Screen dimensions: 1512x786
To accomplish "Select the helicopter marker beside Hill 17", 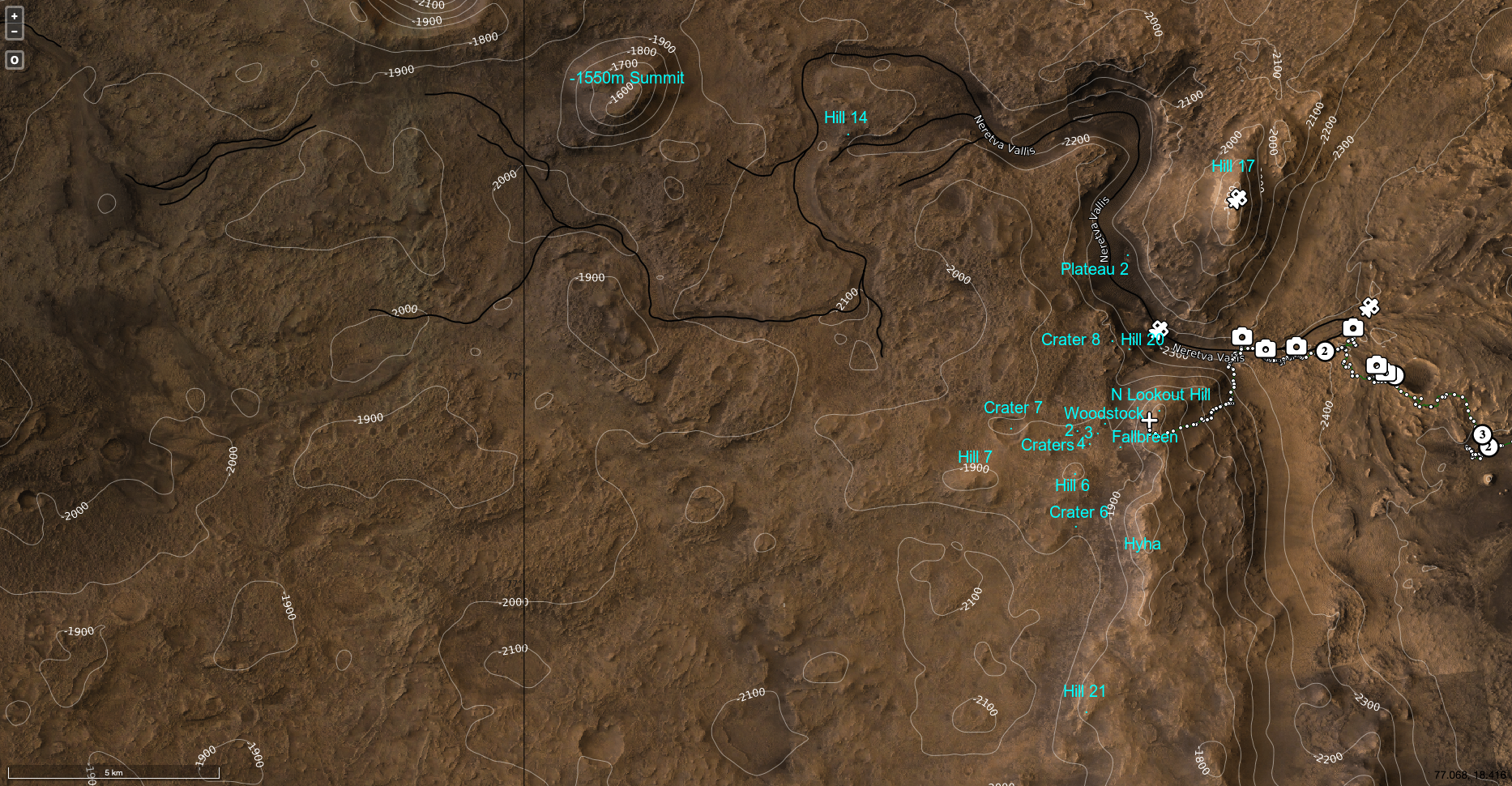I will (1237, 199).
